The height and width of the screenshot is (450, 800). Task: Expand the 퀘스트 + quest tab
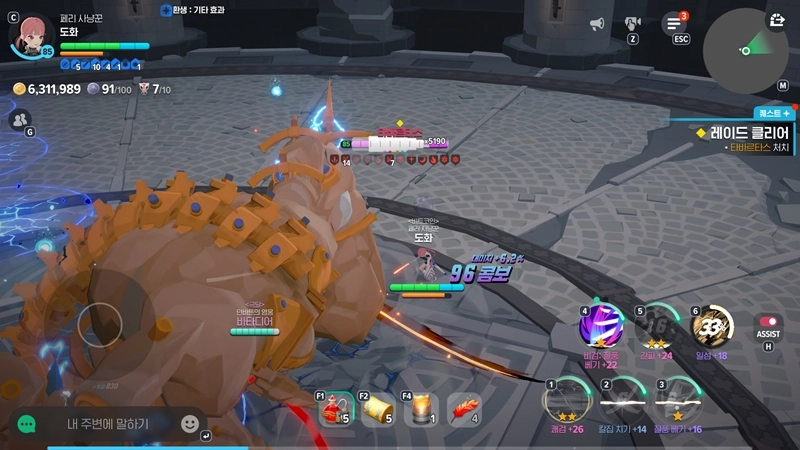click(x=773, y=114)
